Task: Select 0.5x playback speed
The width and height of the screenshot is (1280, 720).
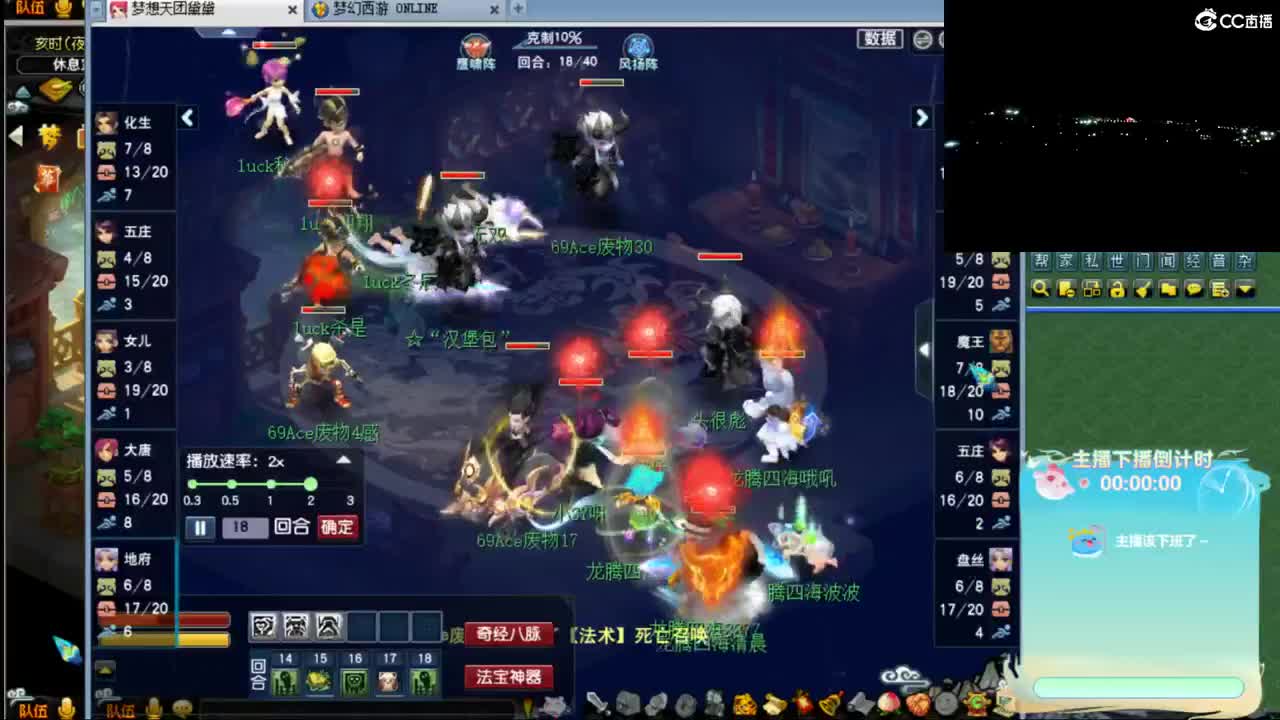Action: [232, 483]
